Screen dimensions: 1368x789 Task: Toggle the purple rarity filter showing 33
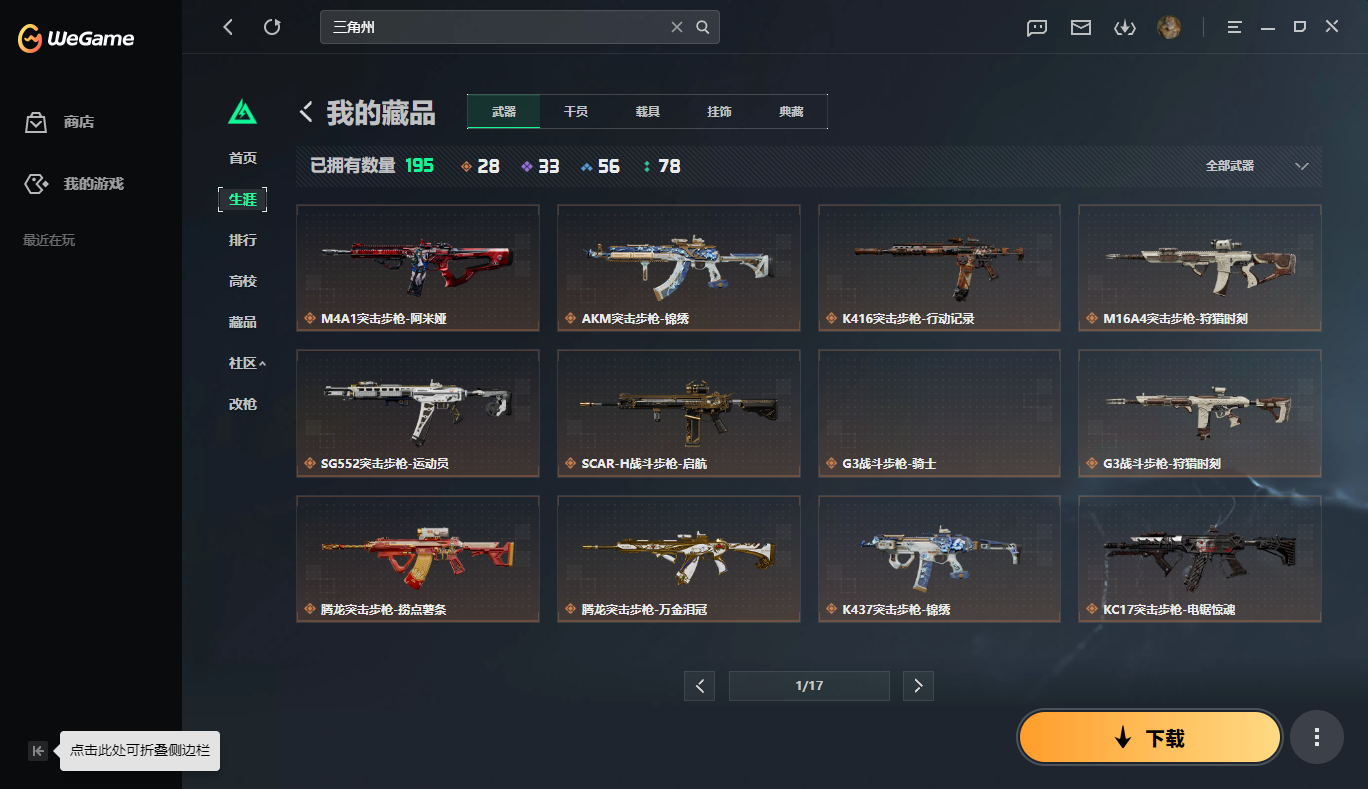(x=541, y=165)
